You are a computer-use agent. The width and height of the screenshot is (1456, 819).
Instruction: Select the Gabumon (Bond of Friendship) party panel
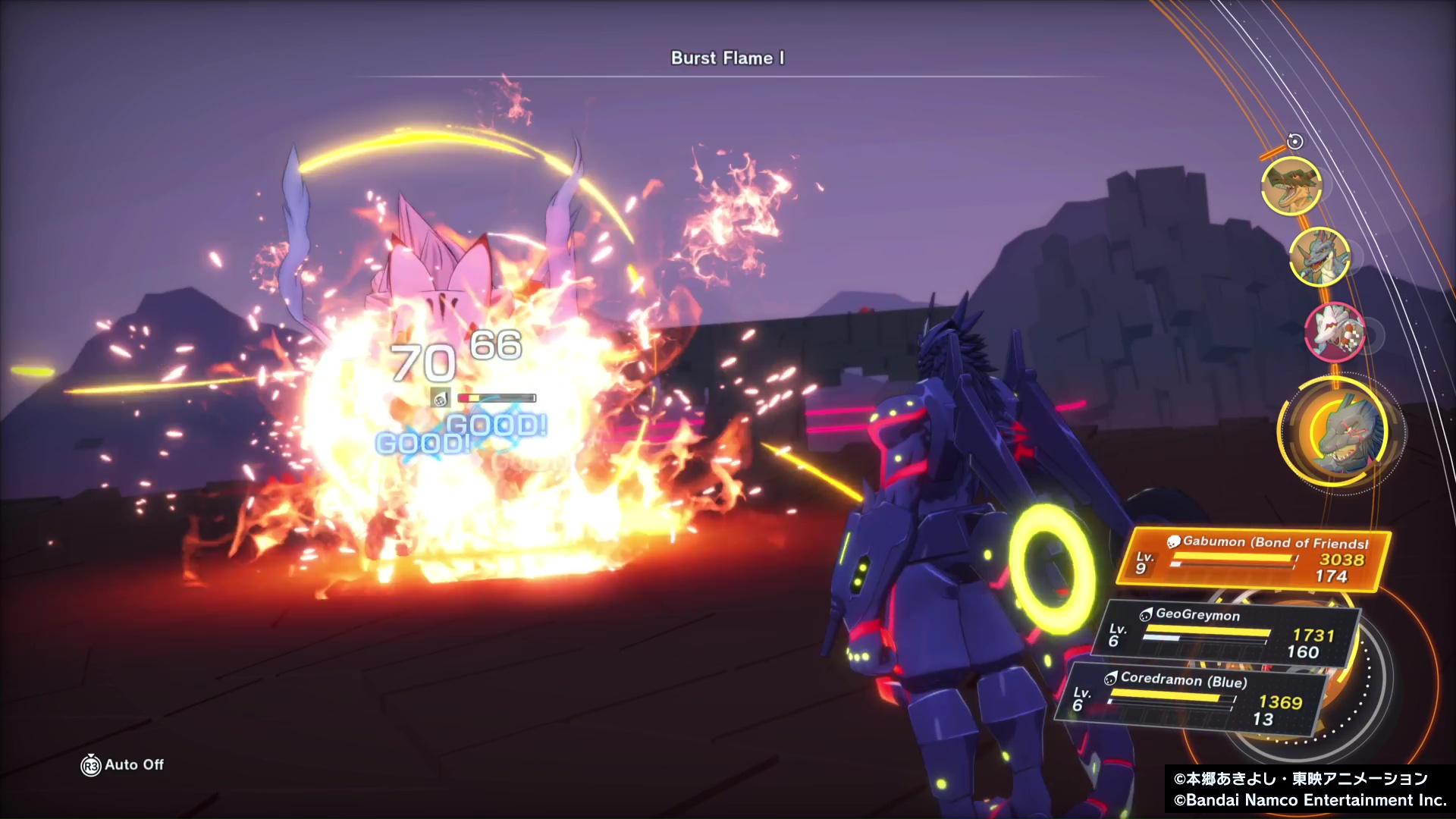click(x=1255, y=560)
